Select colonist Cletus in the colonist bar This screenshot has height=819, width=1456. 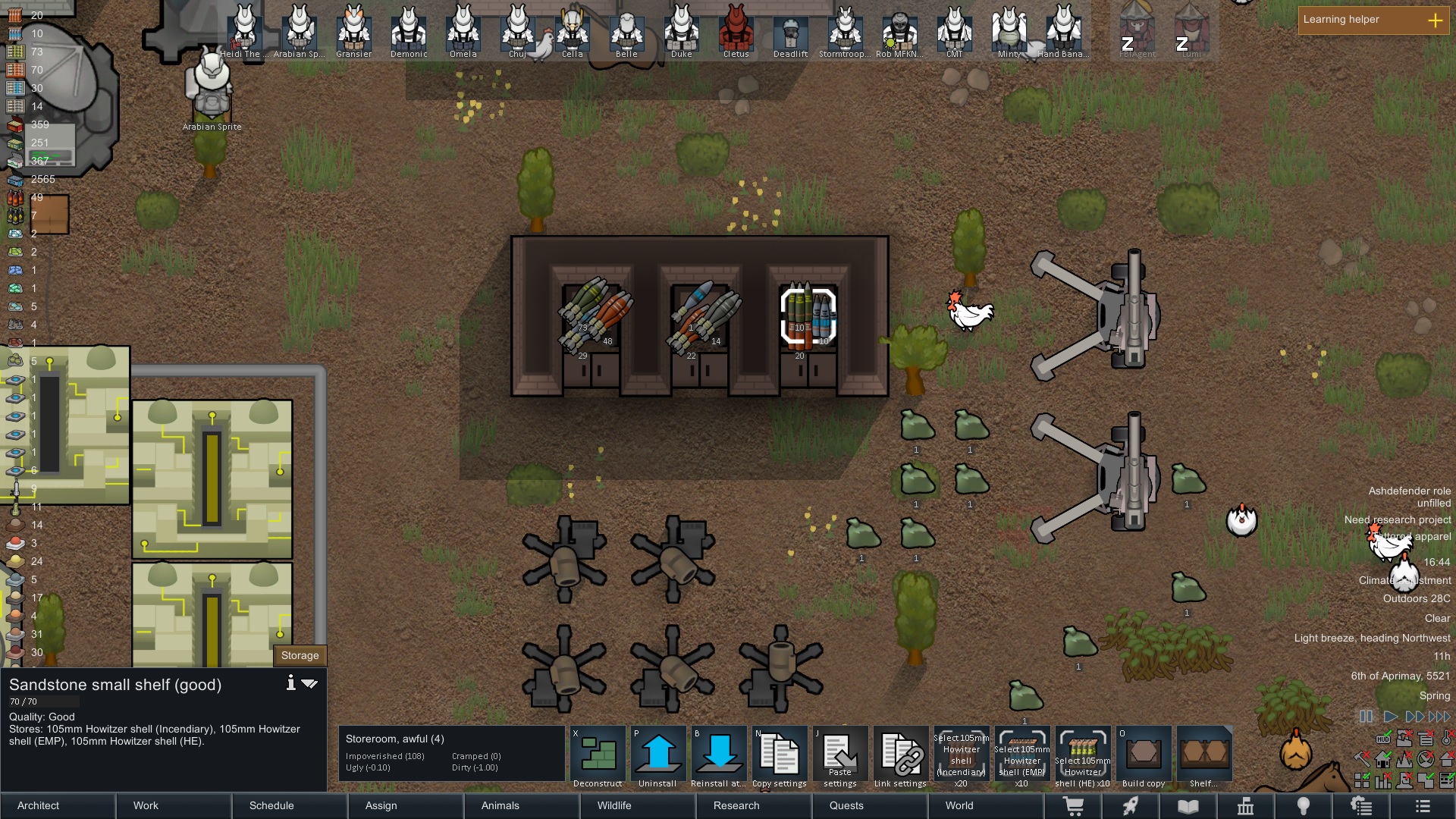click(736, 30)
